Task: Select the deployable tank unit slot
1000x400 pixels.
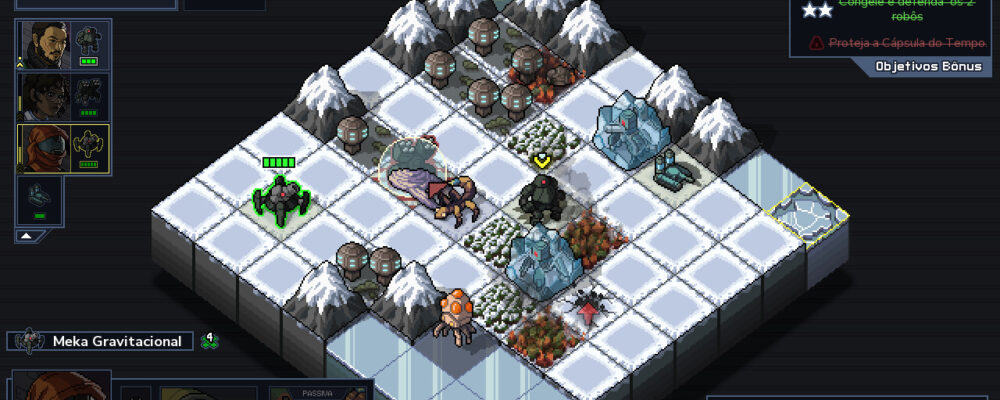Action: (40, 199)
